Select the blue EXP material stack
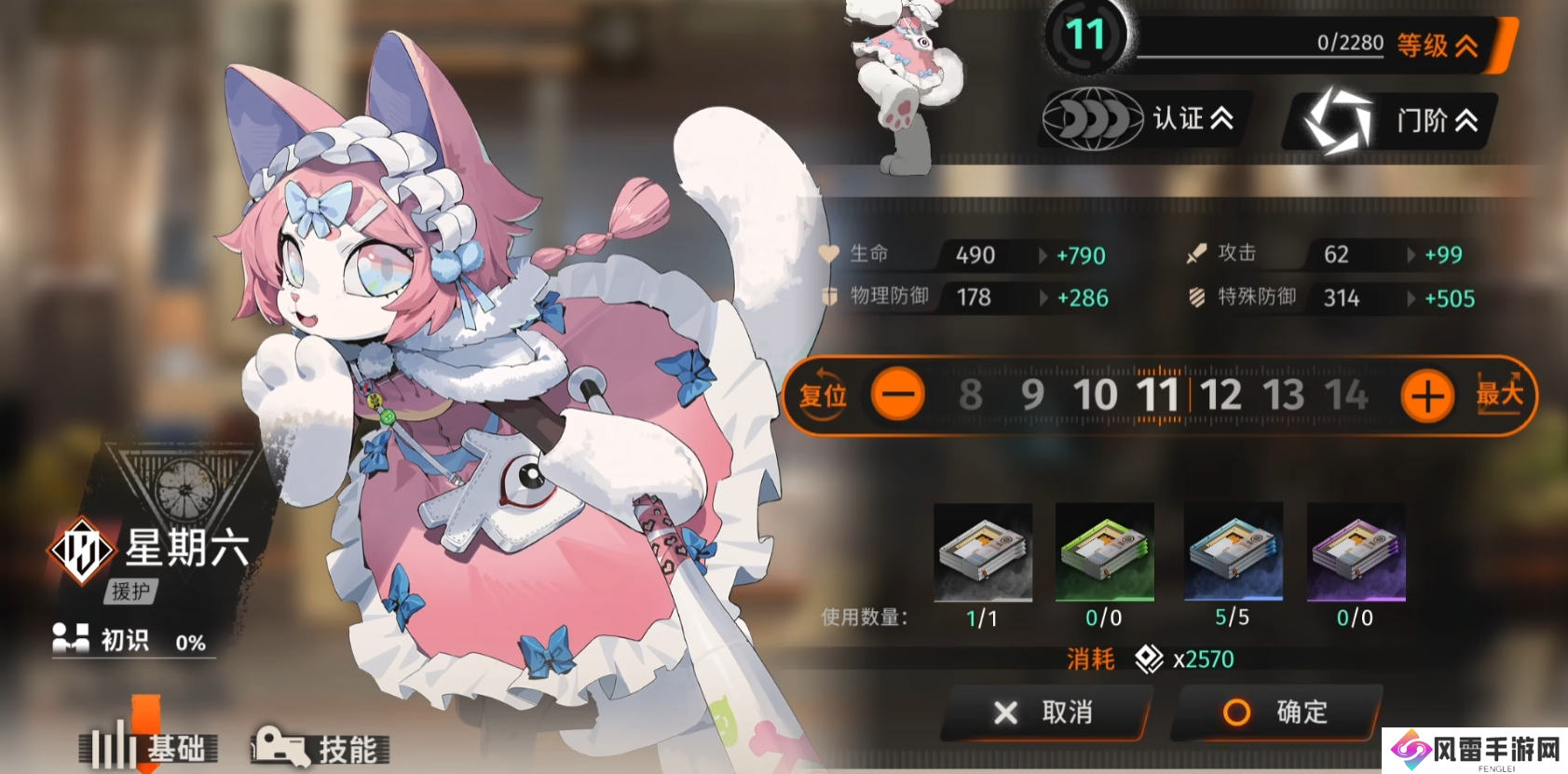 click(x=1233, y=551)
